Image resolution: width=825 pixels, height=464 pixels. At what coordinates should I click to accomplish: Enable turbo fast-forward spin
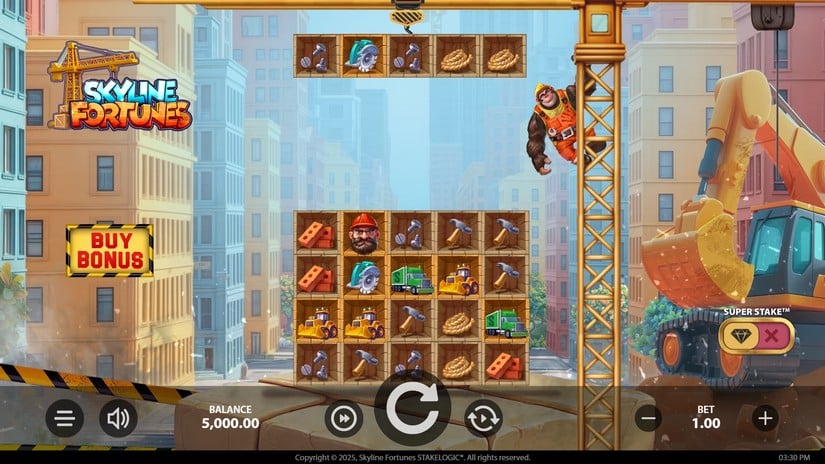tap(343, 418)
